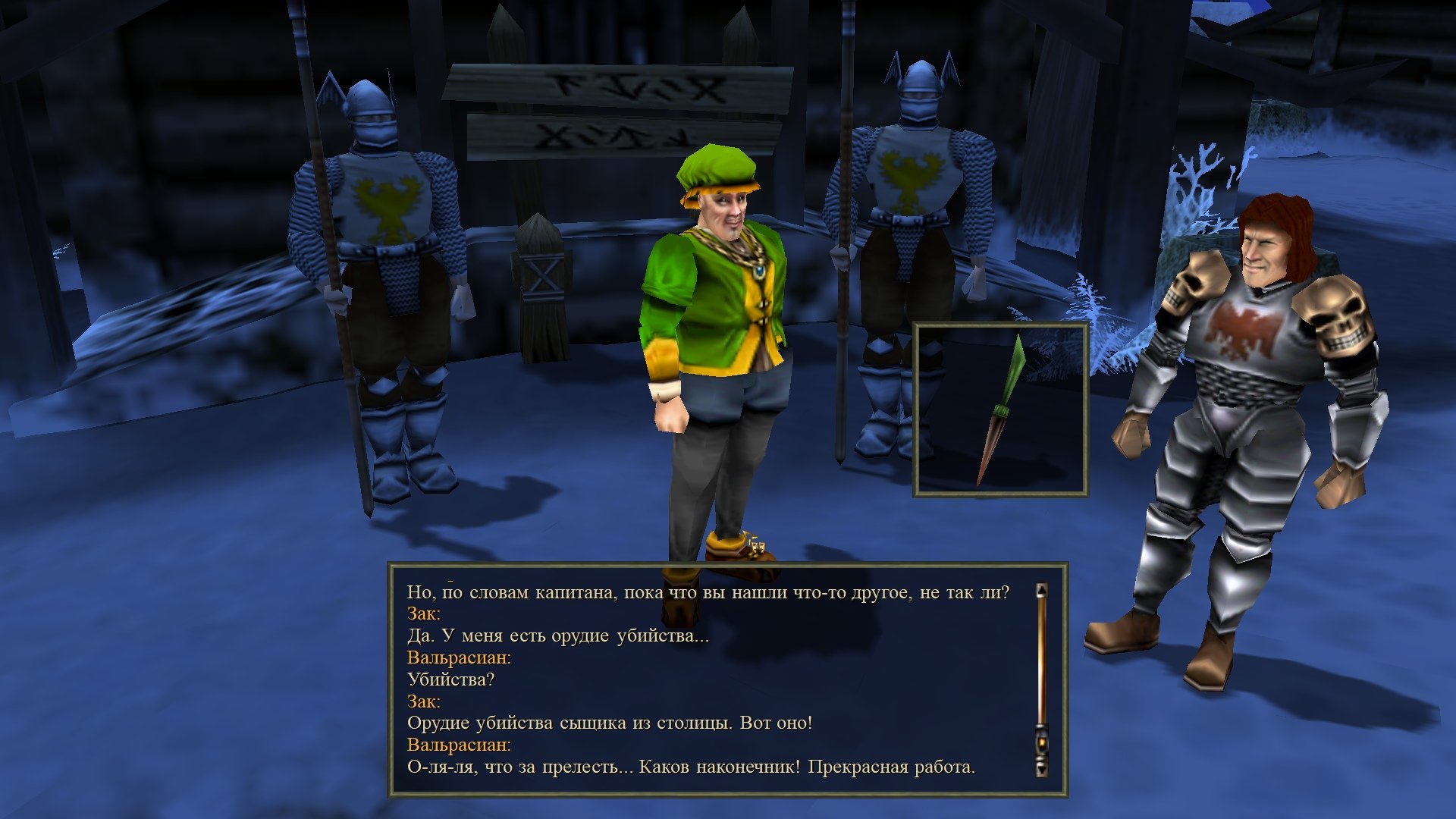The width and height of the screenshot is (1456, 819).
Task: Click the dialogue scrollbar's down arrow
Action: pyautogui.click(x=1042, y=769)
